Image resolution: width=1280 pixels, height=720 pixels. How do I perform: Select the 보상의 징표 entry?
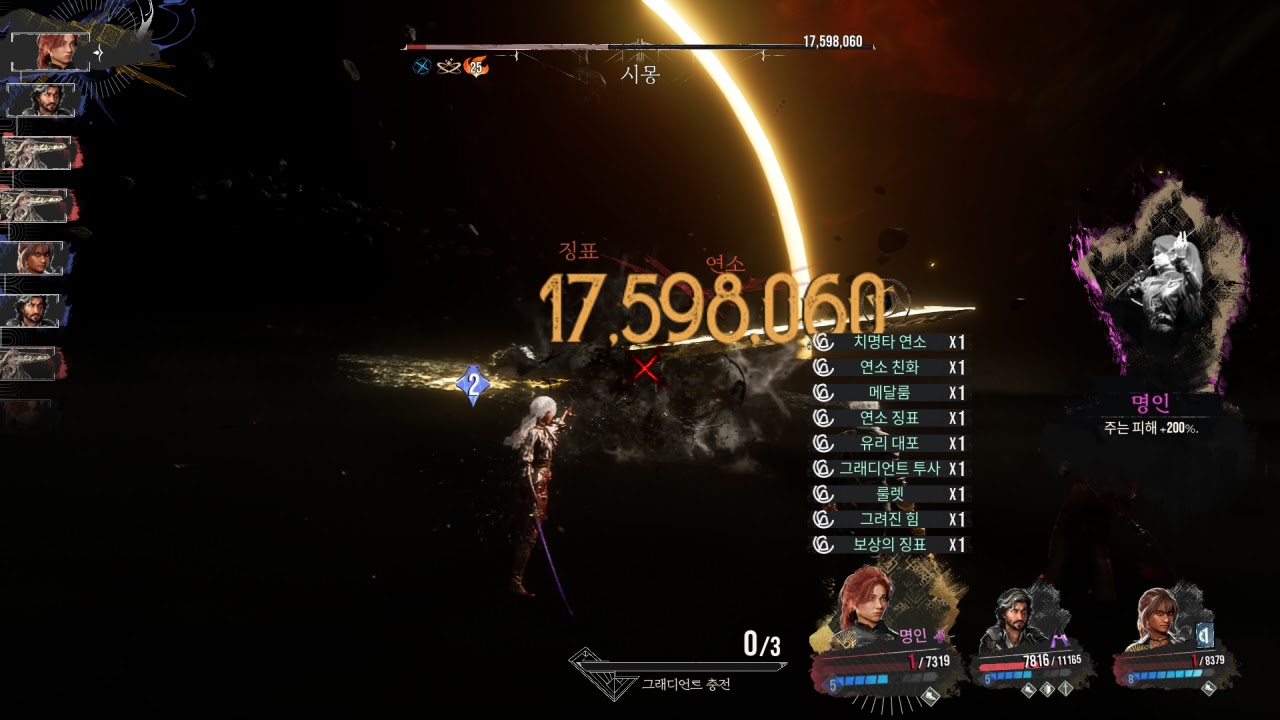coord(889,545)
